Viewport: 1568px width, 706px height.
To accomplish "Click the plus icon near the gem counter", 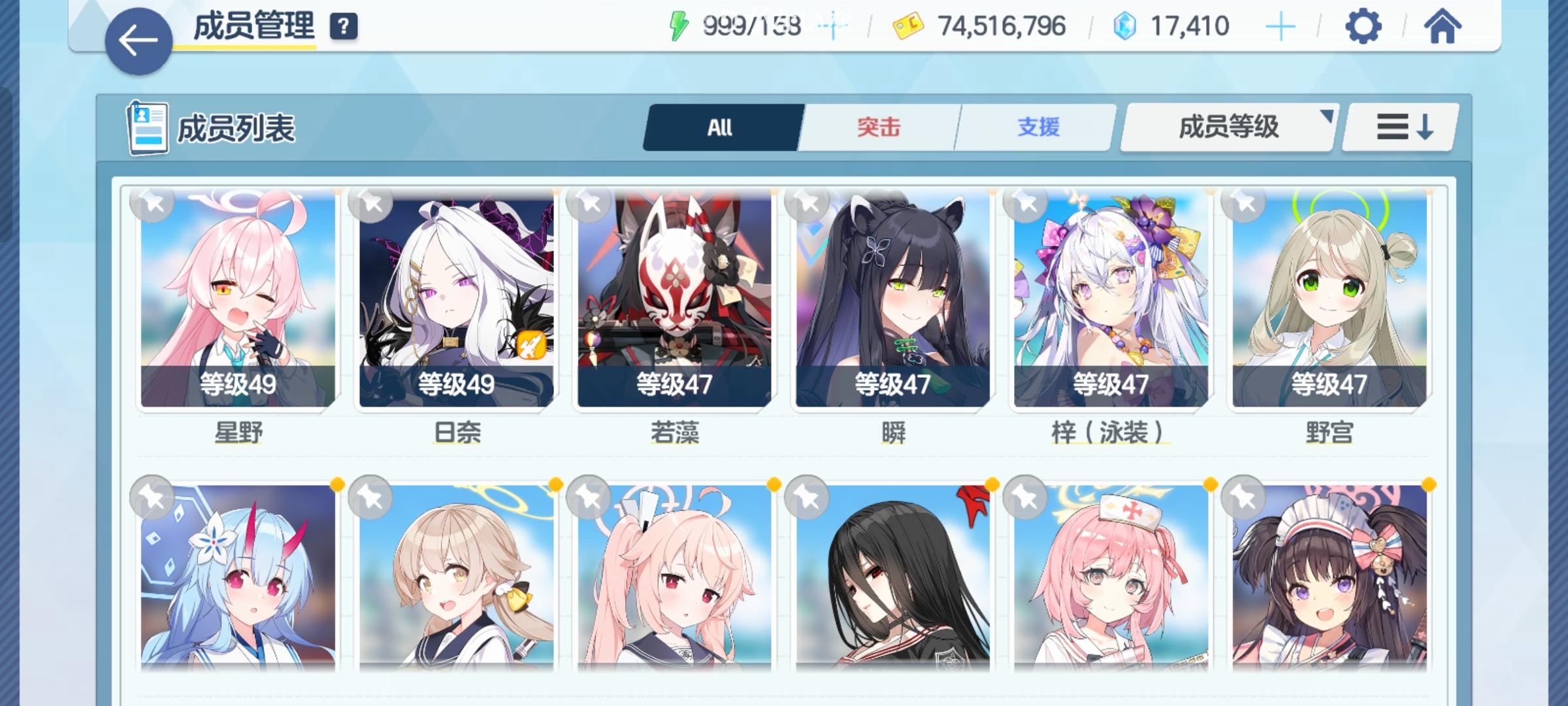I will point(1282,26).
